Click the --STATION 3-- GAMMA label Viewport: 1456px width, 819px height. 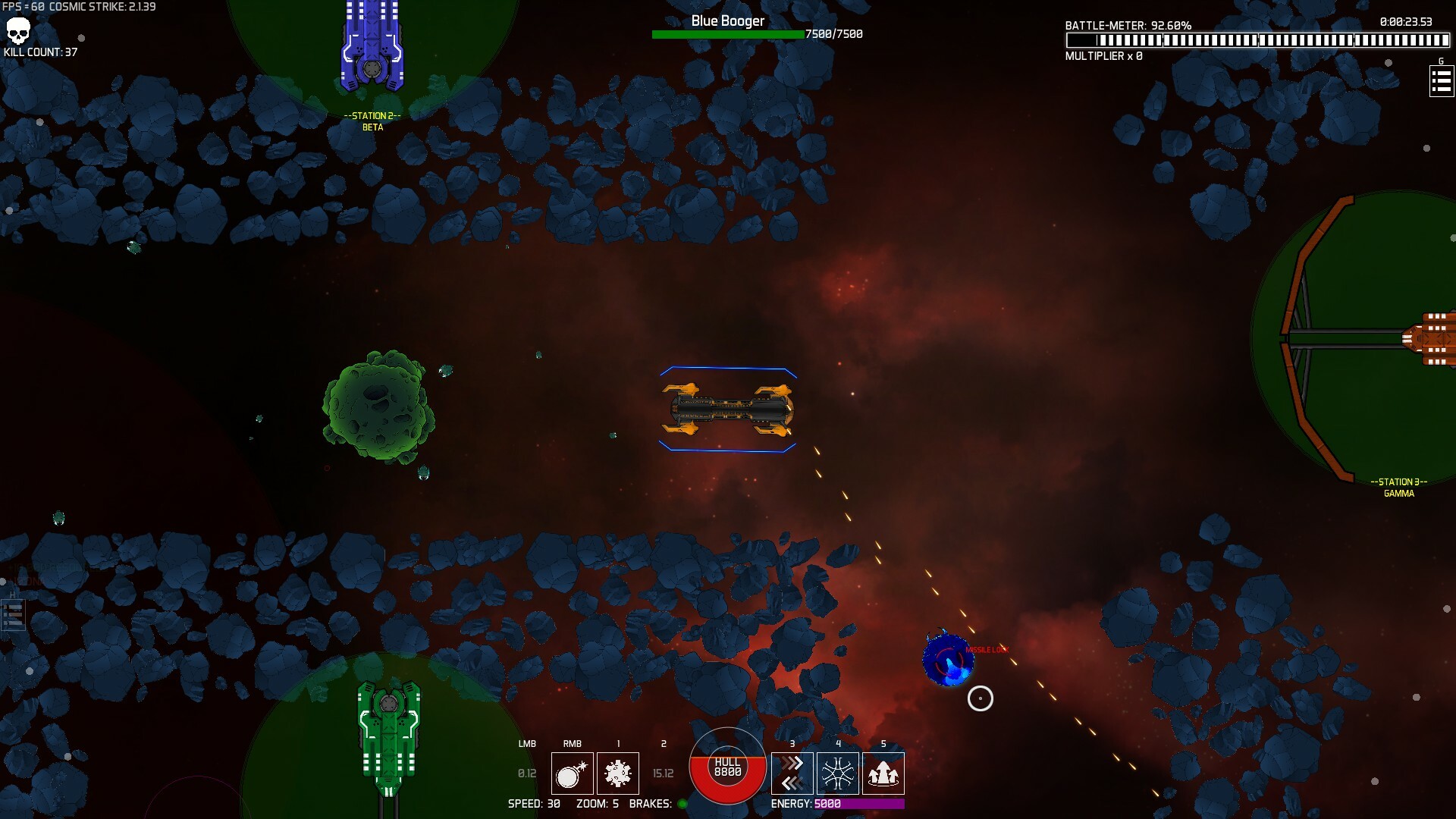pos(1398,487)
